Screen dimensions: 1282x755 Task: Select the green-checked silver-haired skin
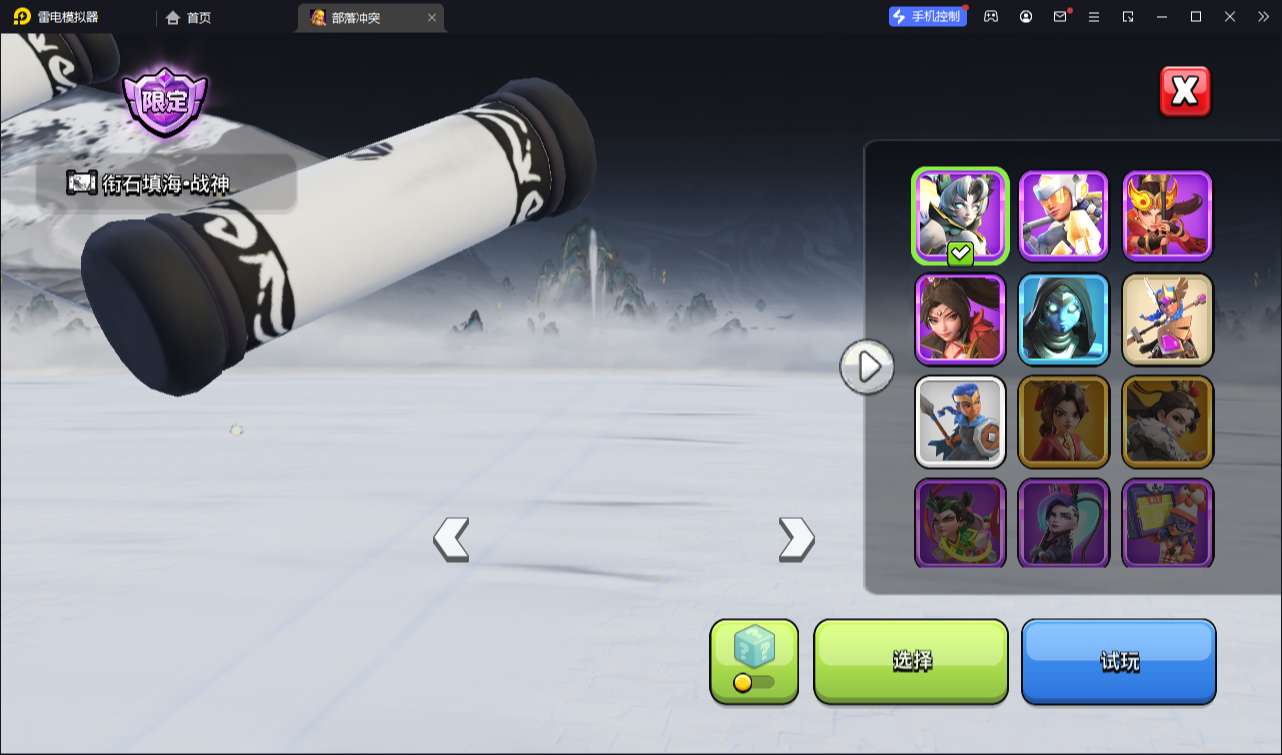coord(960,216)
